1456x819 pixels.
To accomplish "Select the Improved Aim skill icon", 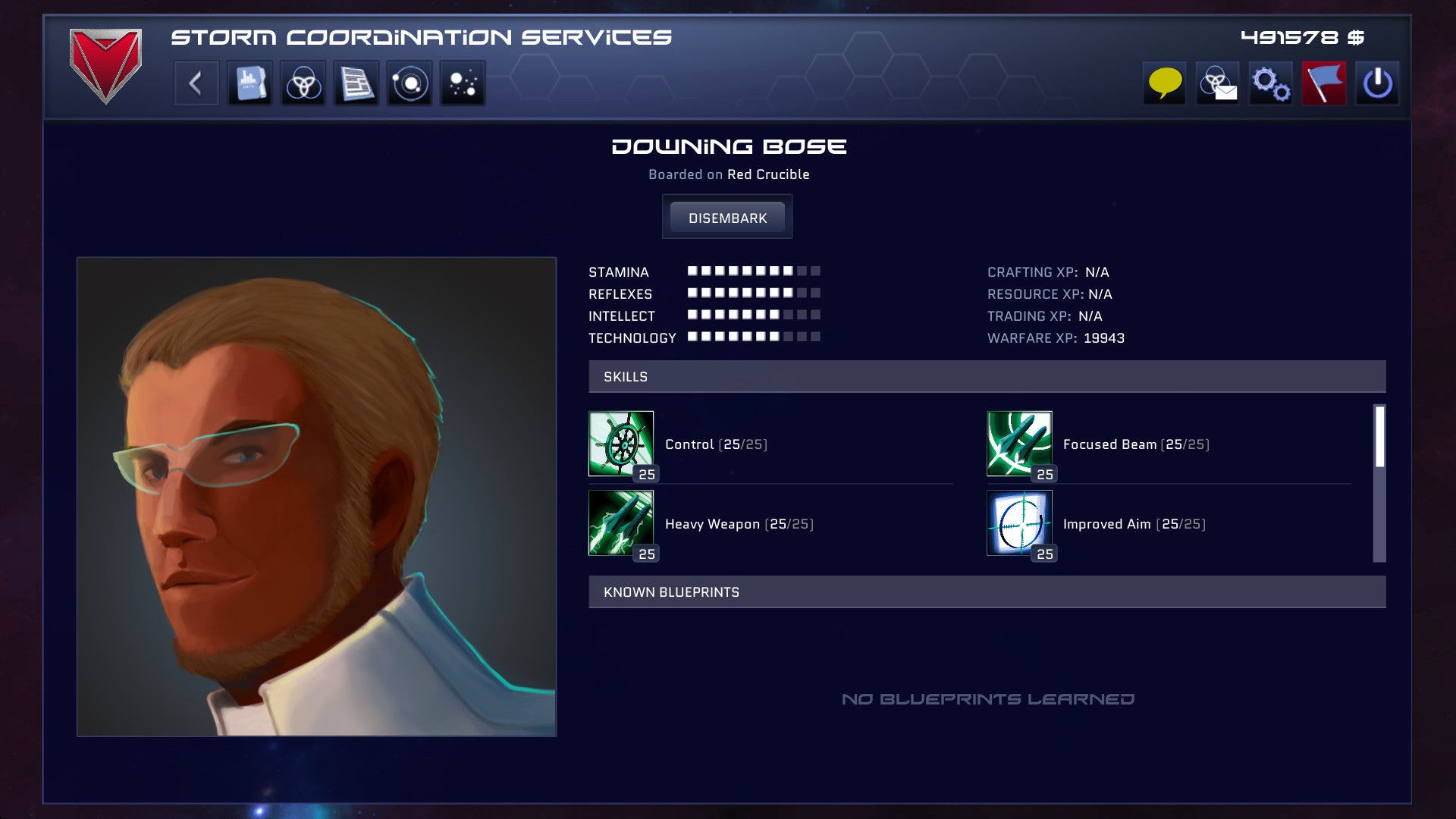I will tap(1019, 523).
